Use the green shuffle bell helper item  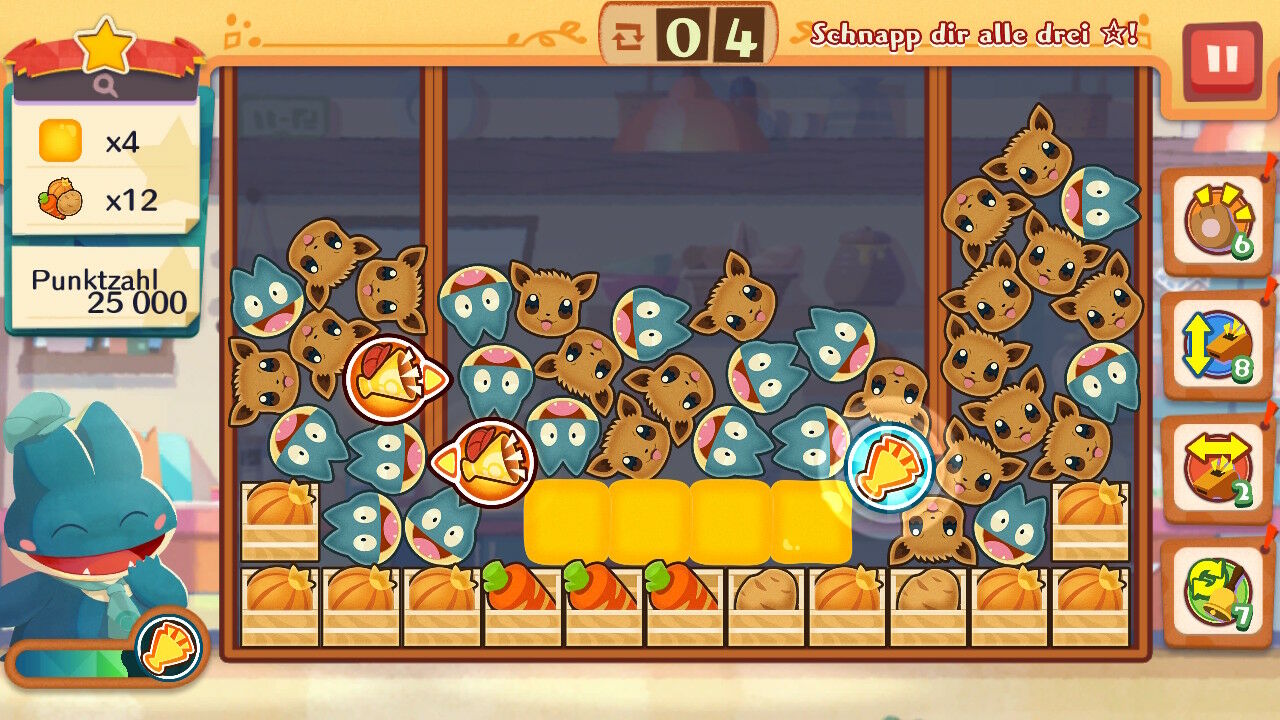click(1215, 592)
